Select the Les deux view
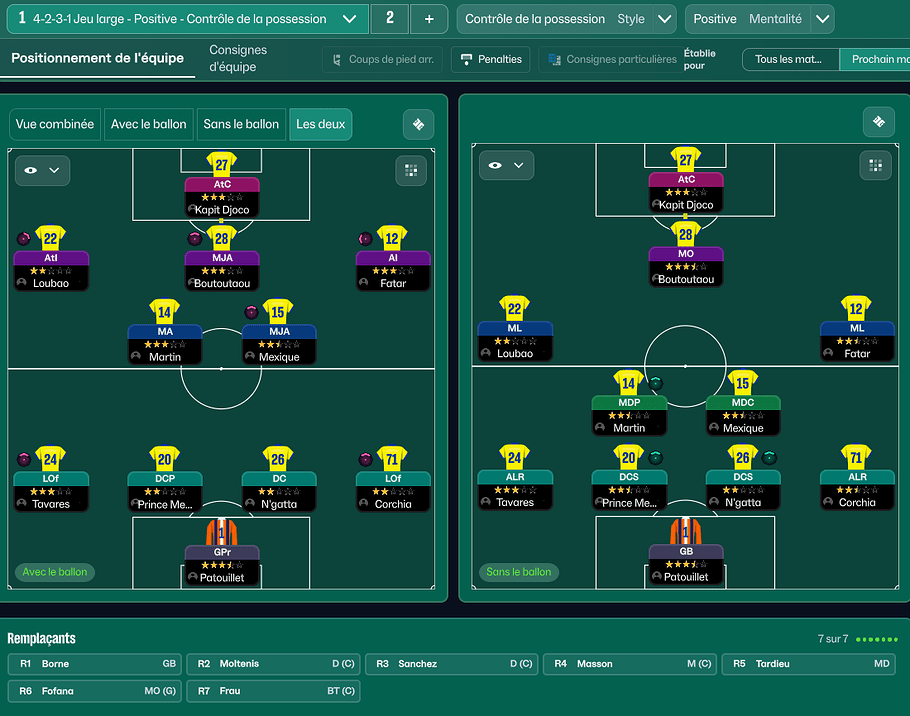 coord(320,124)
